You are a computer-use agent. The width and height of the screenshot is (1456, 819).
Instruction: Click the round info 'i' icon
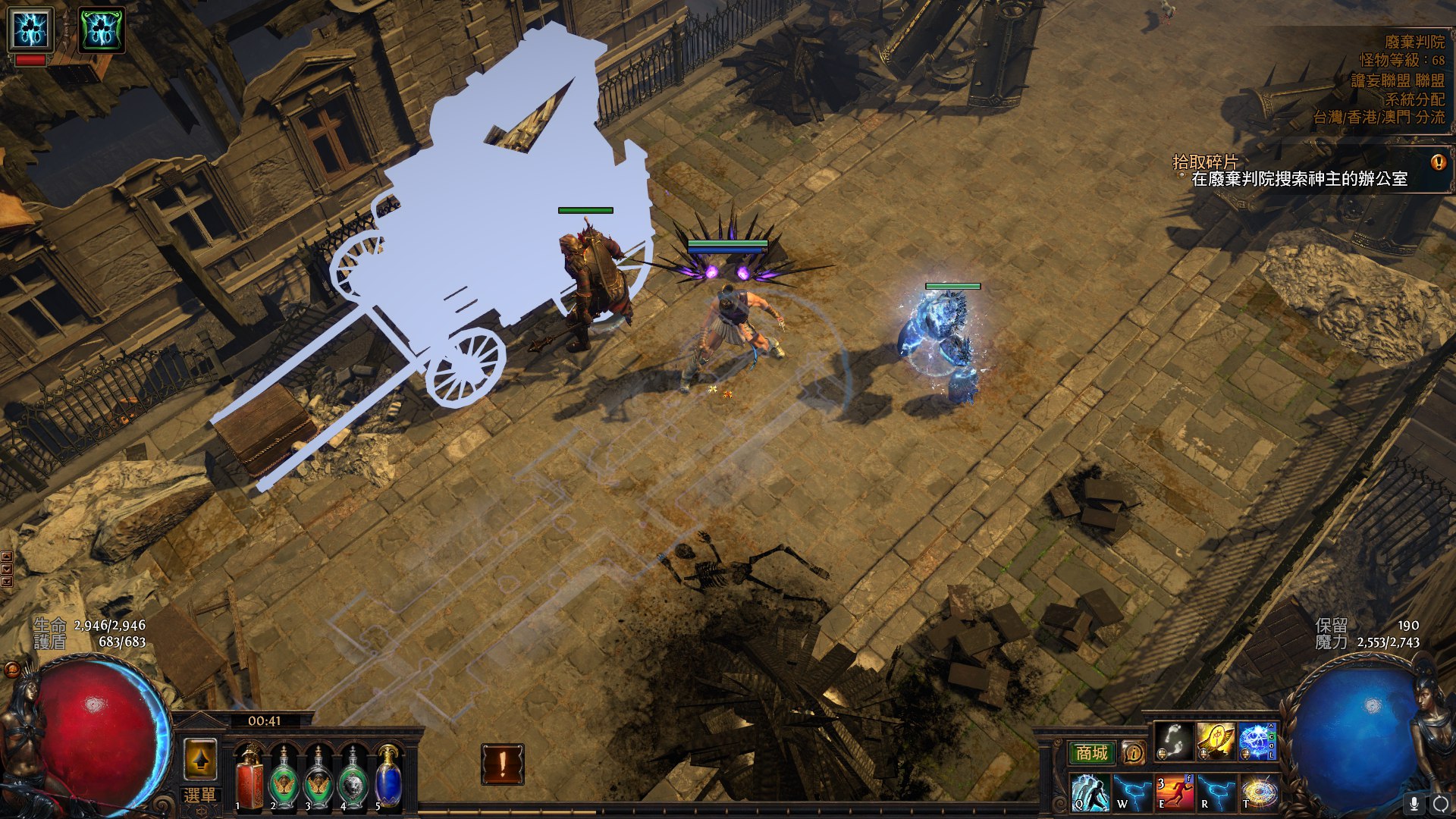tap(1134, 753)
